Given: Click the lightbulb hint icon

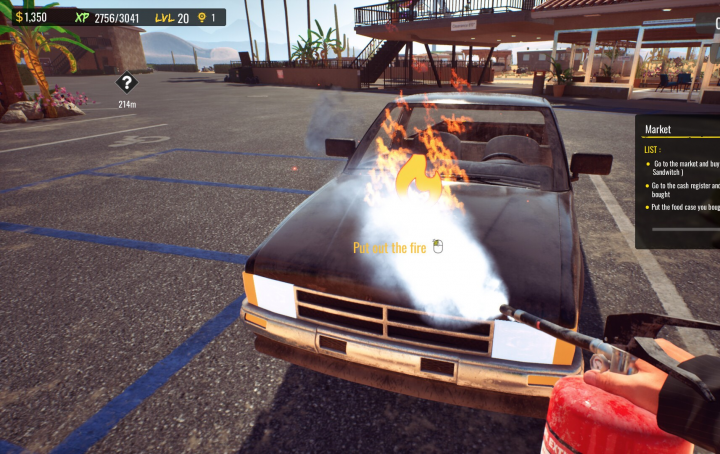Looking at the screenshot, I should click(x=201, y=17).
